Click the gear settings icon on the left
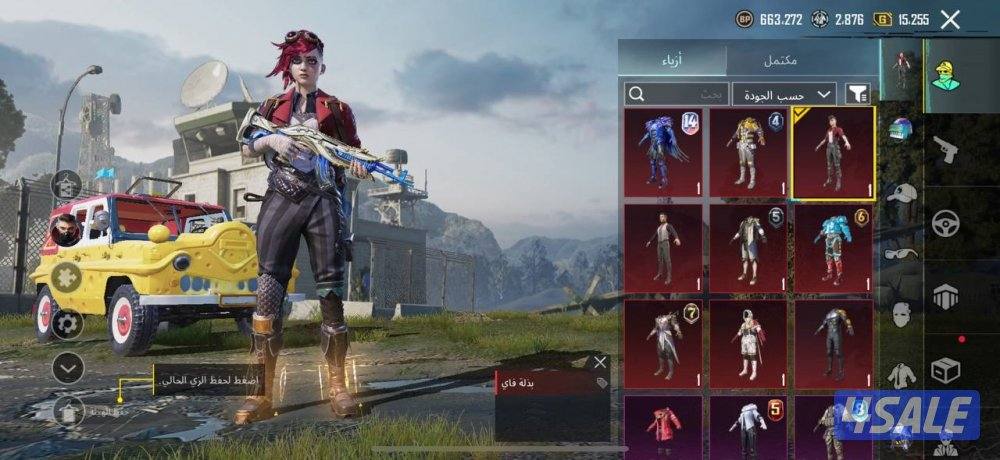The image size is (1000, 460). (x=67, y=322)
